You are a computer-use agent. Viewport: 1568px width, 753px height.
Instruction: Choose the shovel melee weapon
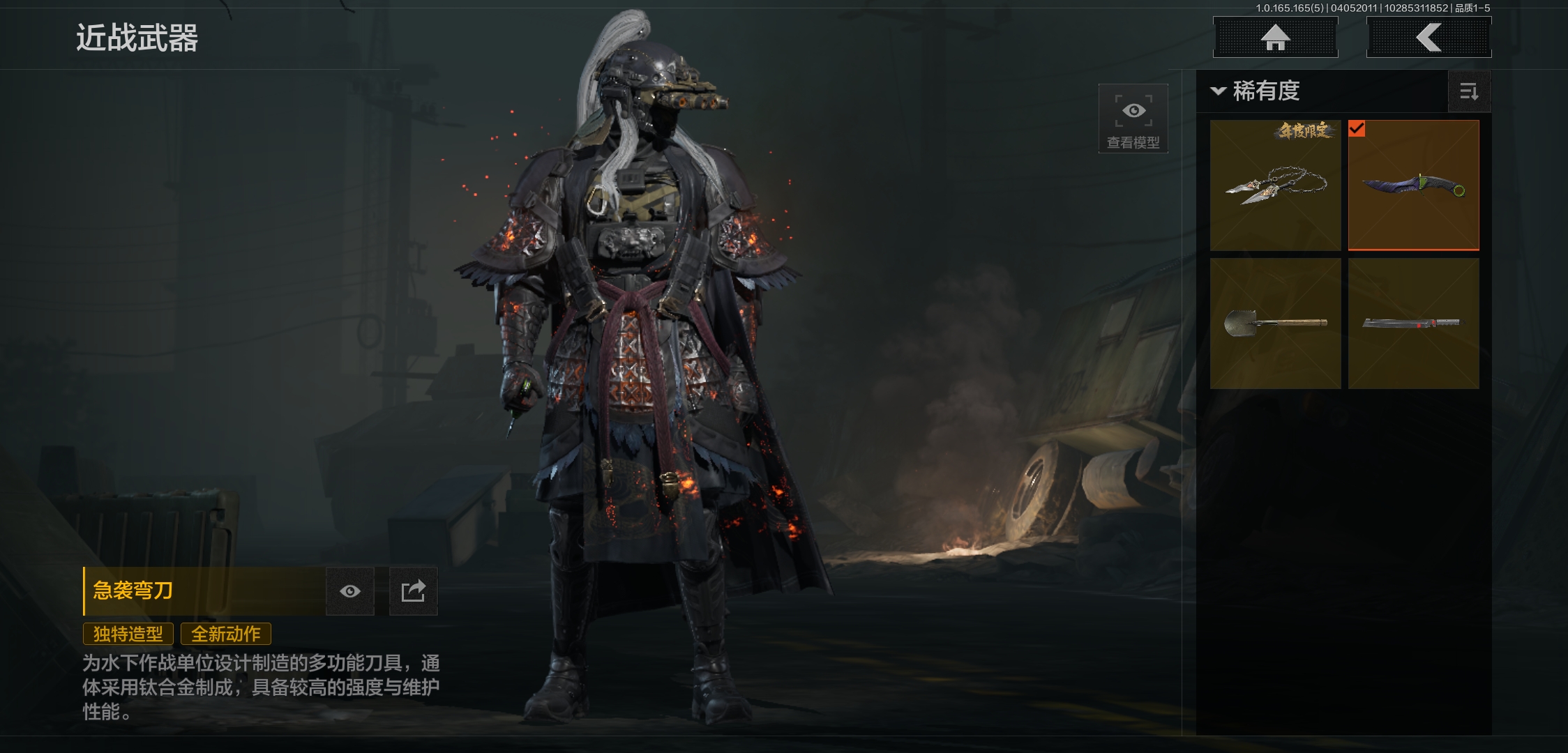[1275, 324]
